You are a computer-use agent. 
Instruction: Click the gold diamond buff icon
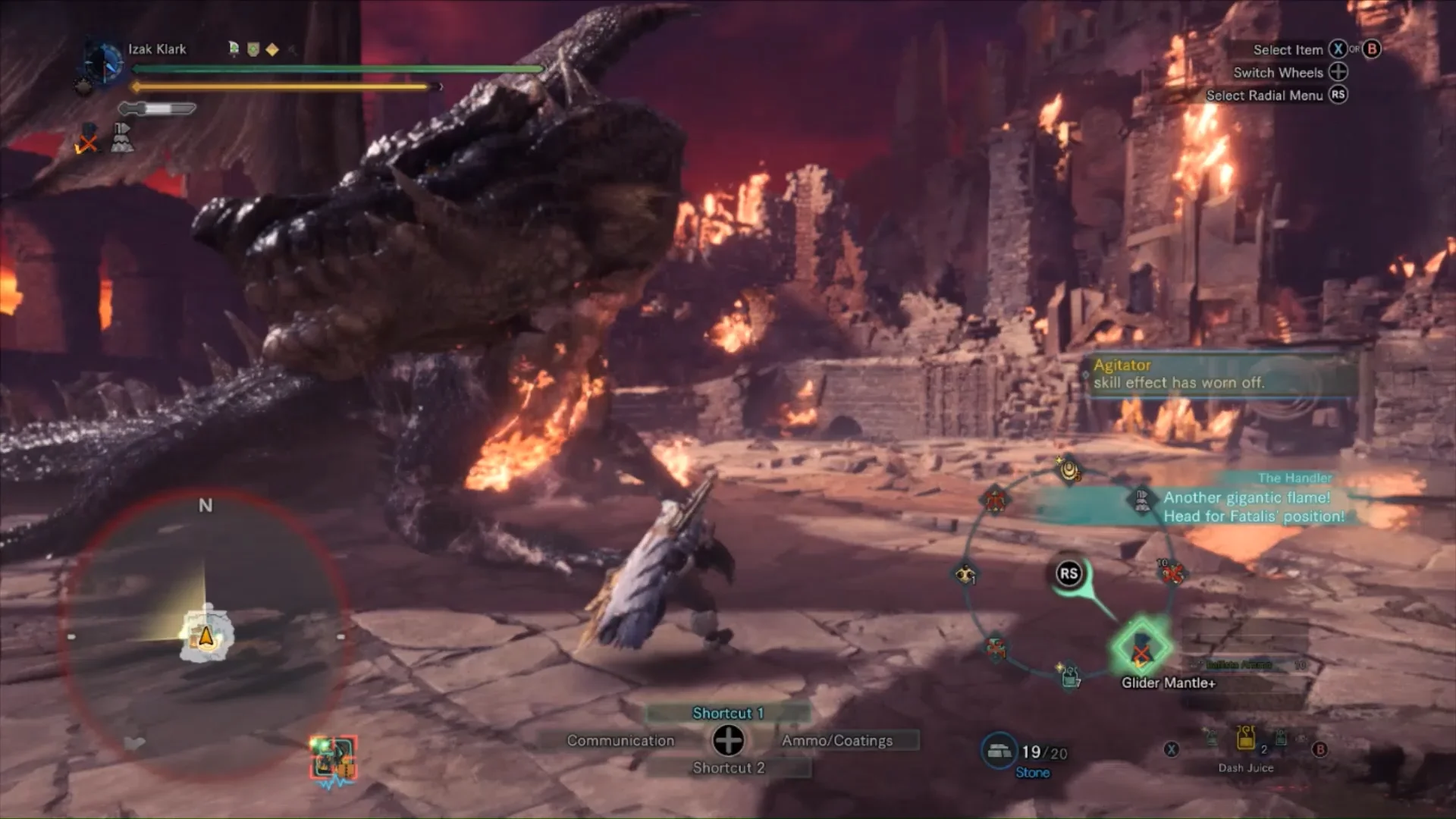(x=272, y=49)
